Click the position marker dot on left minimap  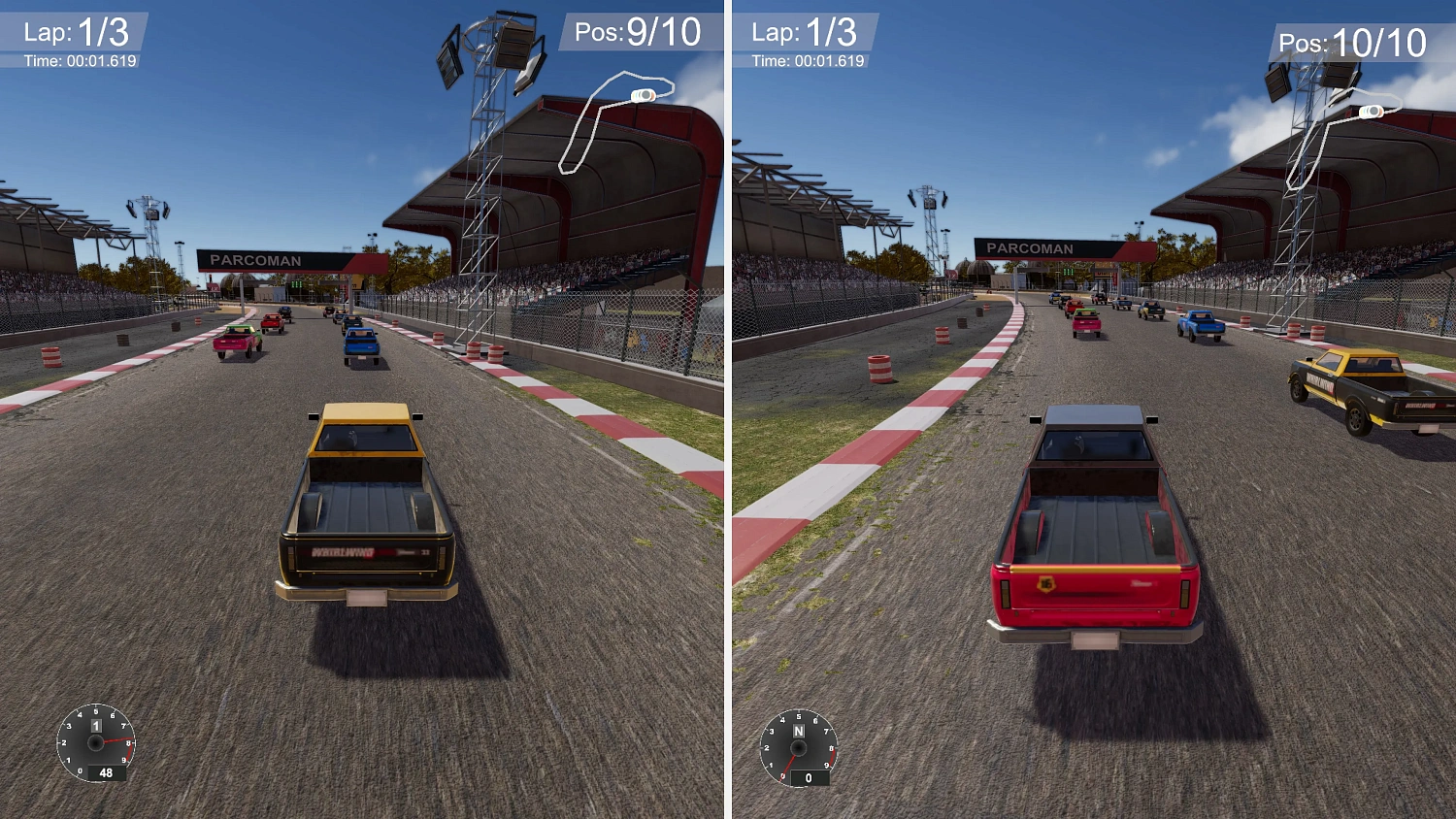point(643,96)
